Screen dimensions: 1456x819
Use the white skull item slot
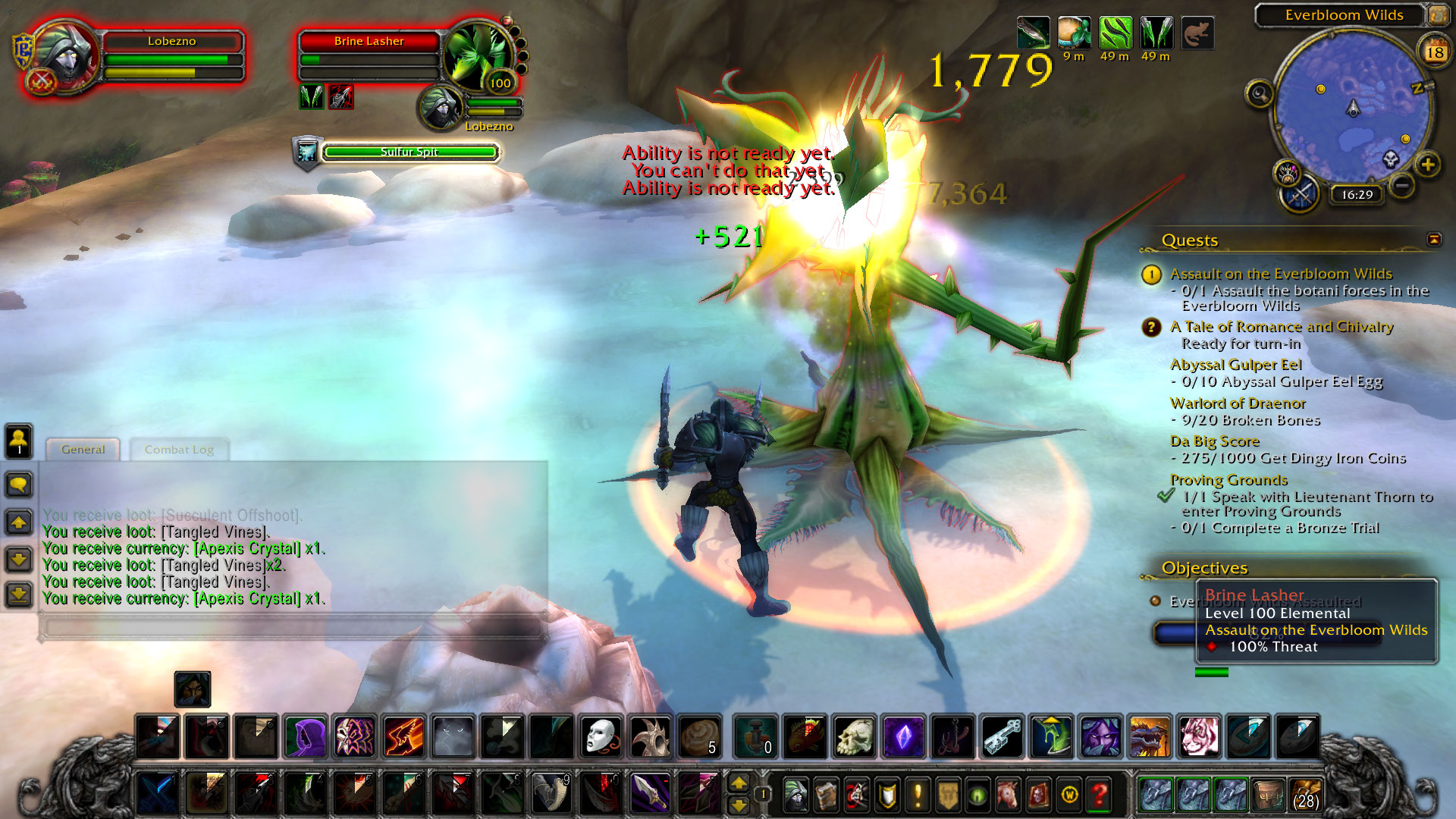[855, 736]
